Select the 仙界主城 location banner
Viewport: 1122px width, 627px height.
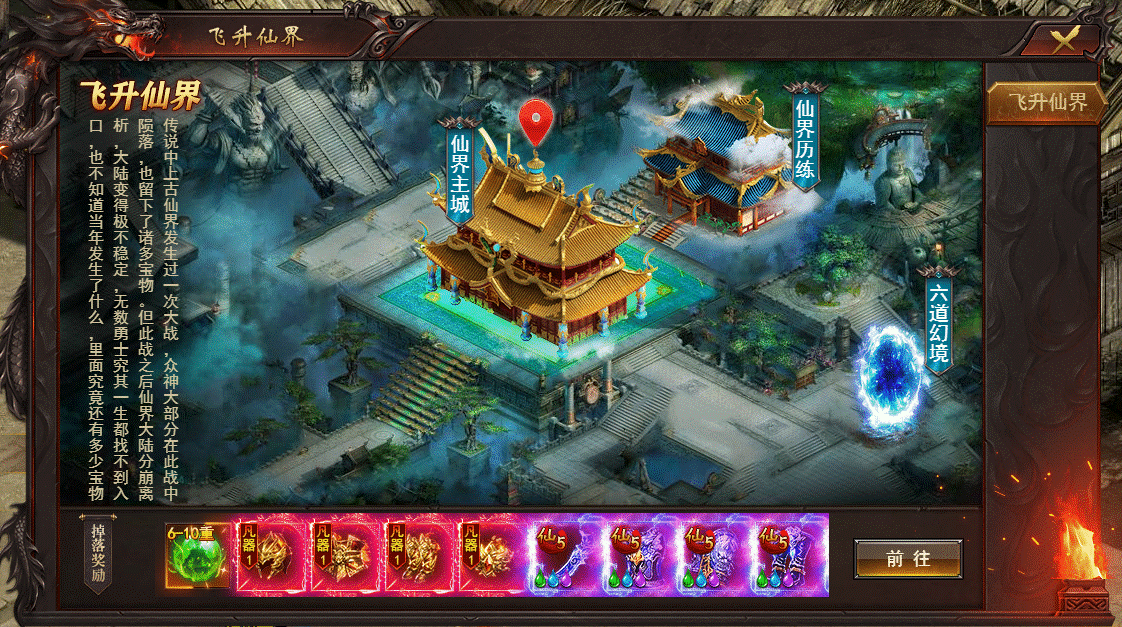click(x=460, y=175)
